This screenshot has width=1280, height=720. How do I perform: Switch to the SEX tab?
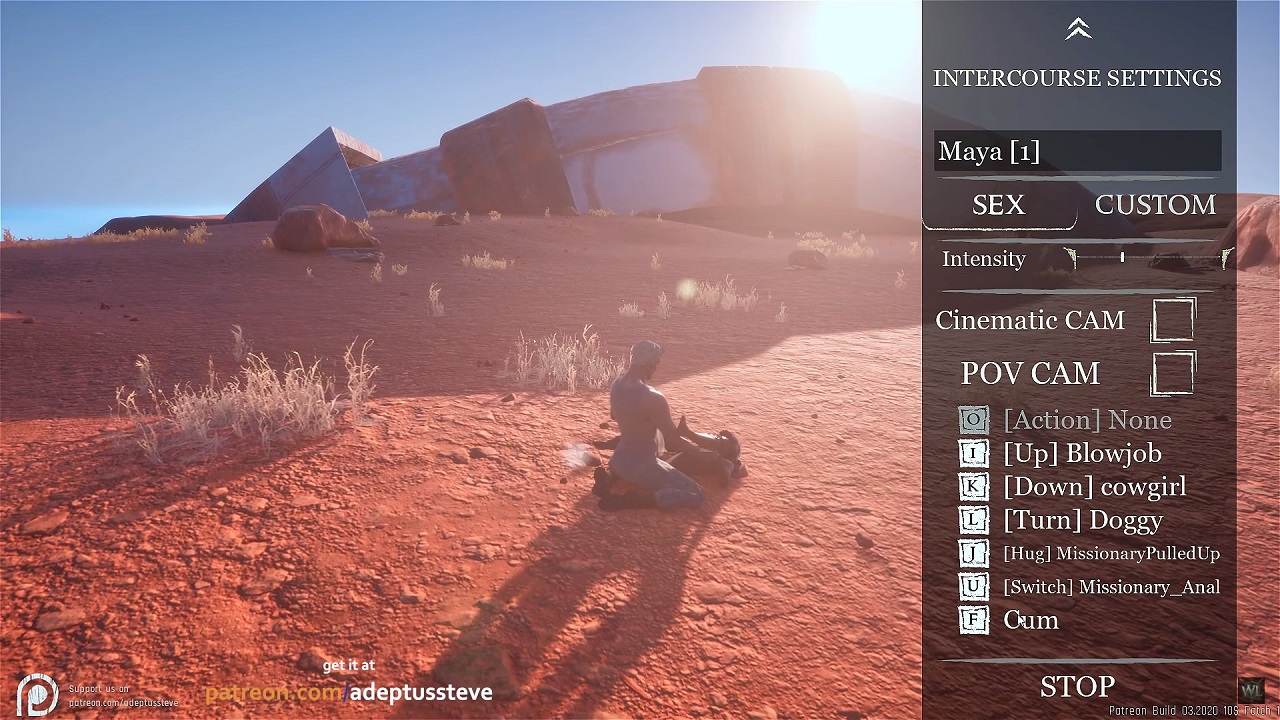(x=998, y=205)
